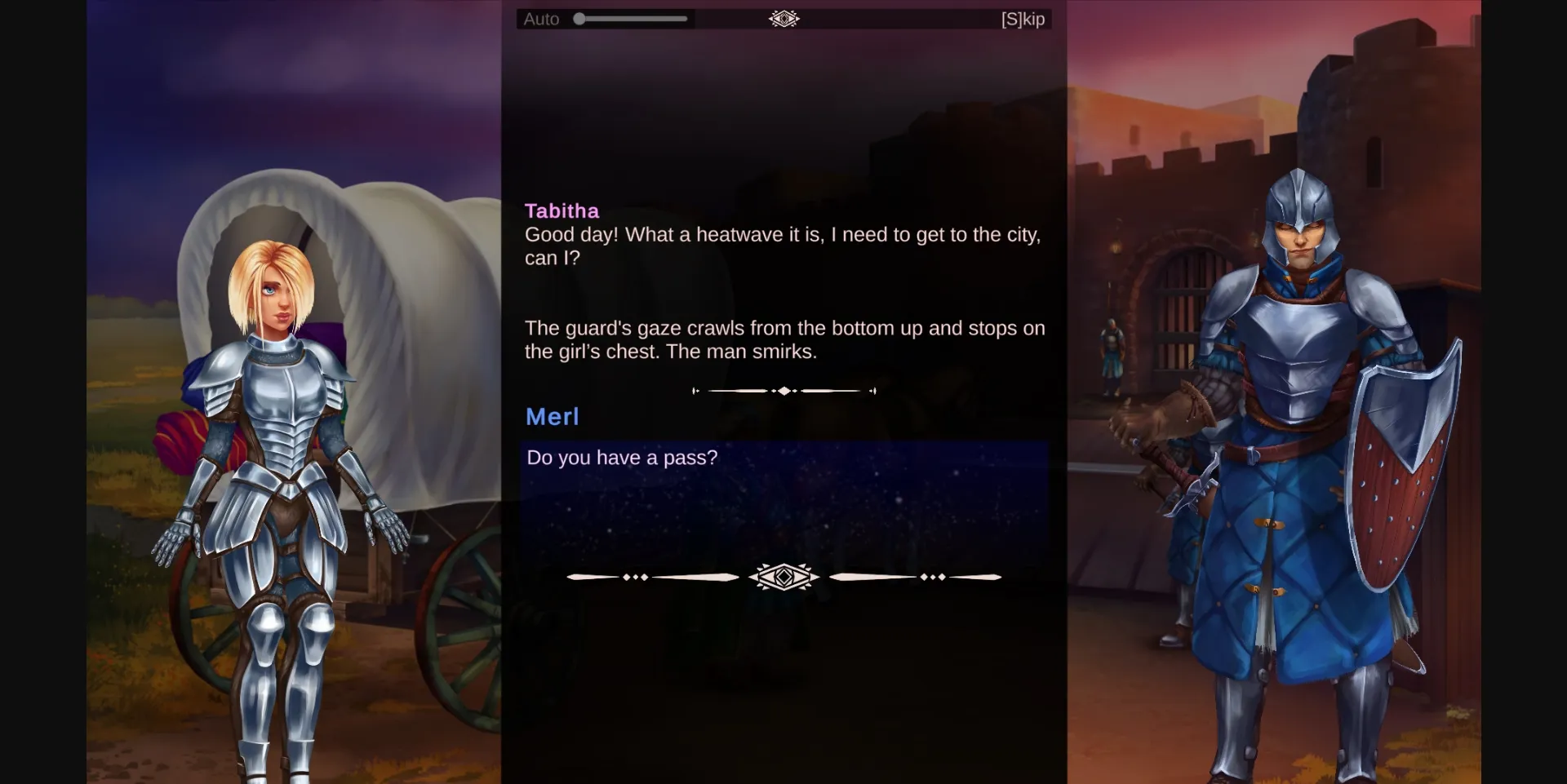
Task: Click the triple-diamond motif right of the eye ornament
Action: pyautogui.click(x=931, y=577)
